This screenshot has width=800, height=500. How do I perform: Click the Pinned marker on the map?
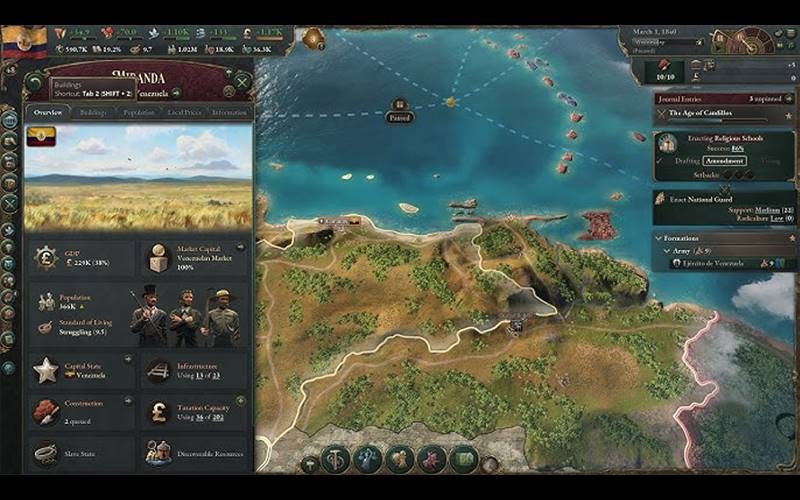(x=399, y=110)
